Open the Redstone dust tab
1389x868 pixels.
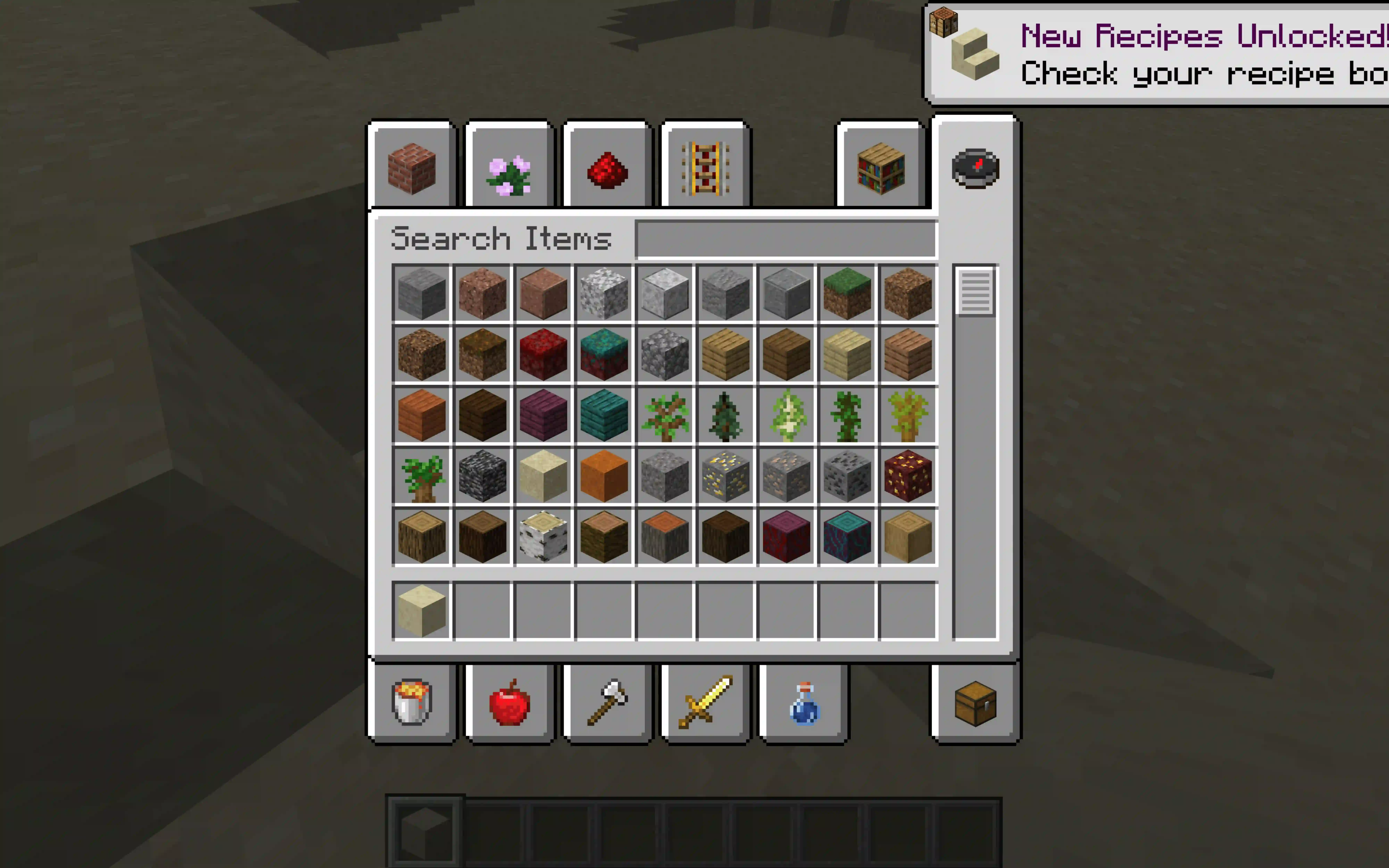[607, 170]
